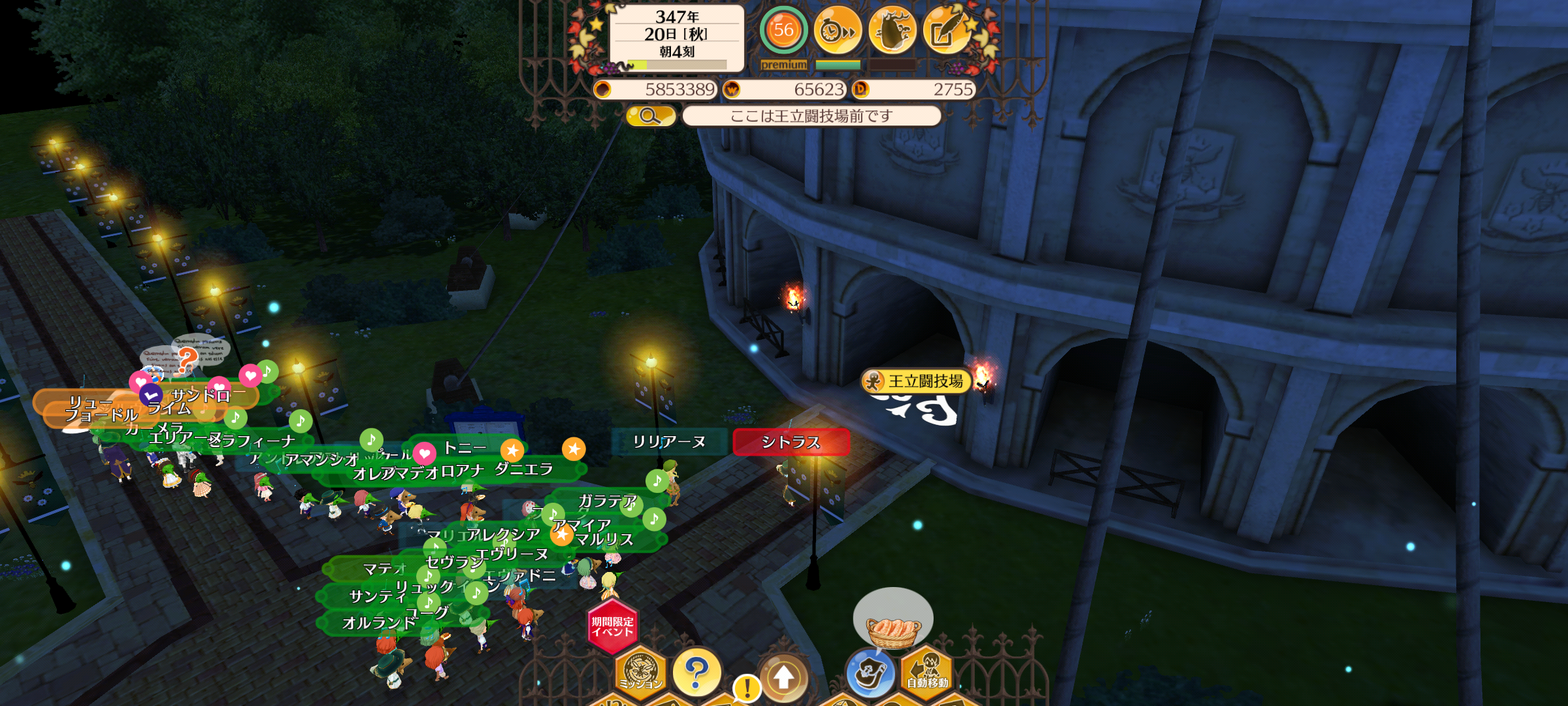The height and width of the screenshot is (706, 1568).
Task: Click the yellow exclamation mark notification bubble
Action: point(747,688)
